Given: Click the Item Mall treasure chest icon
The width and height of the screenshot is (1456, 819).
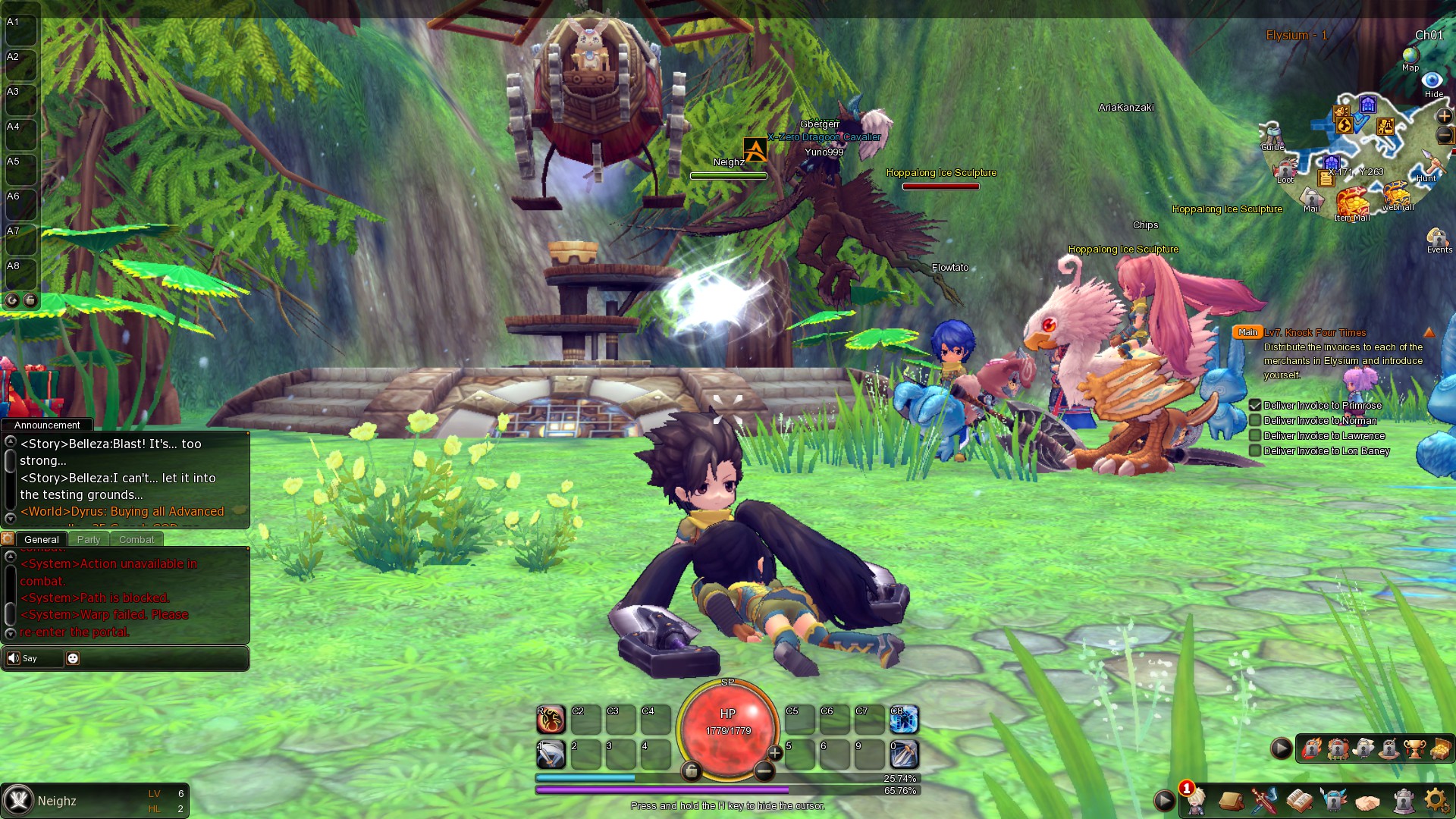Looking at the screenshot, I should tap(1354, 202).
